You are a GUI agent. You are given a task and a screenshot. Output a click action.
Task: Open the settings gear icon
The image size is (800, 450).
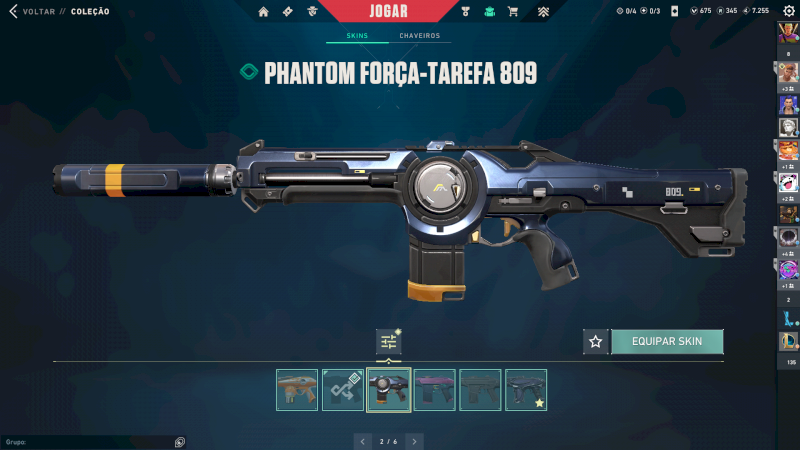pyautogui.click(x=788, y=11)
